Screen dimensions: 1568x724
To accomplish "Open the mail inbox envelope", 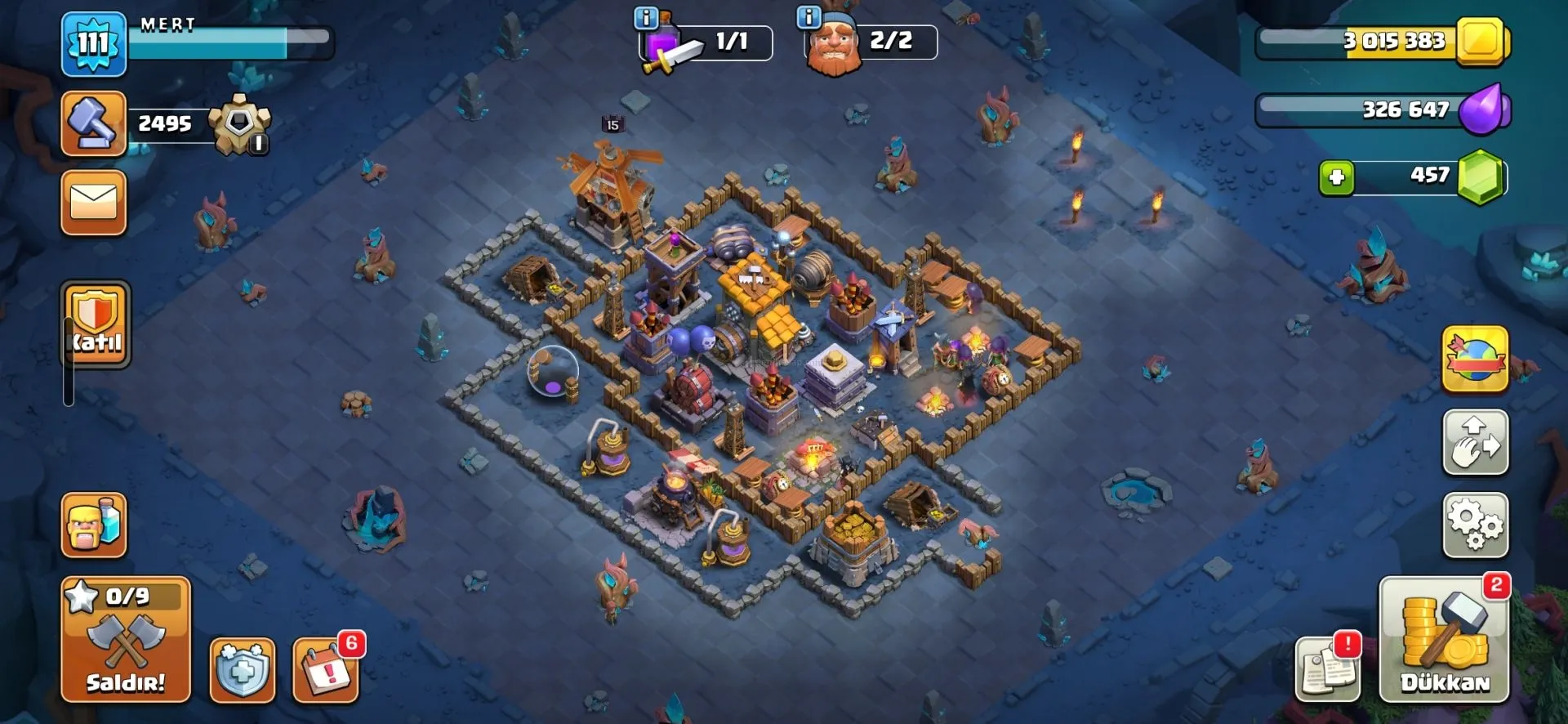I will [94, 203].
